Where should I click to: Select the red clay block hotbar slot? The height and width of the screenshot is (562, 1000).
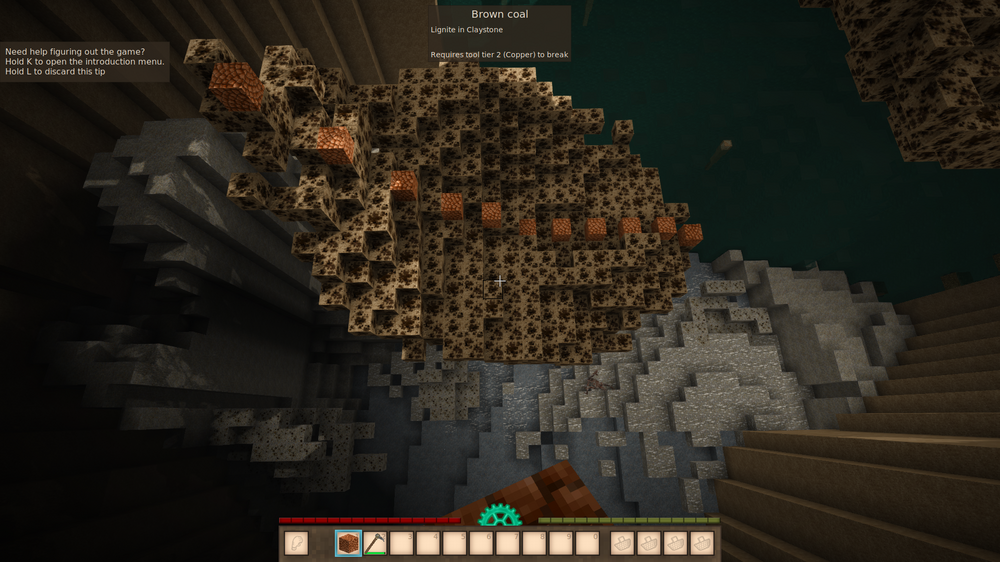pyautogui.click(x=348, y=543)
